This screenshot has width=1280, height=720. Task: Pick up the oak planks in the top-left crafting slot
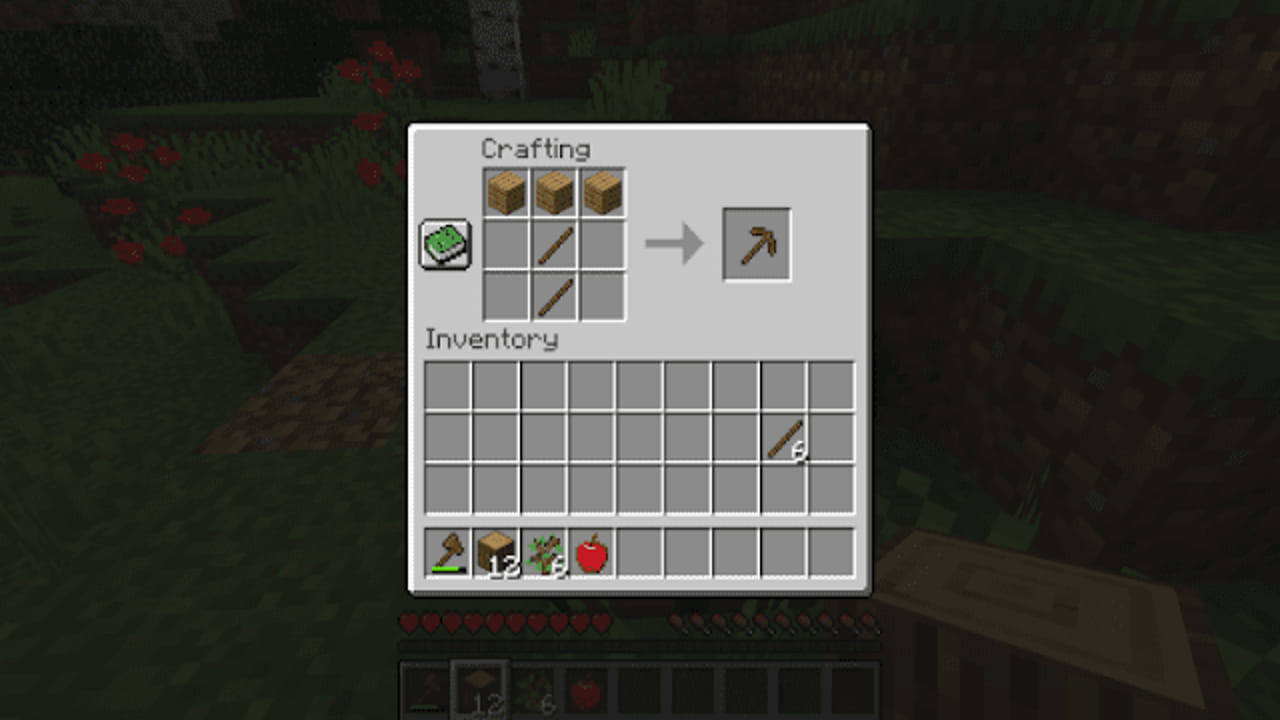pos(505,192)
